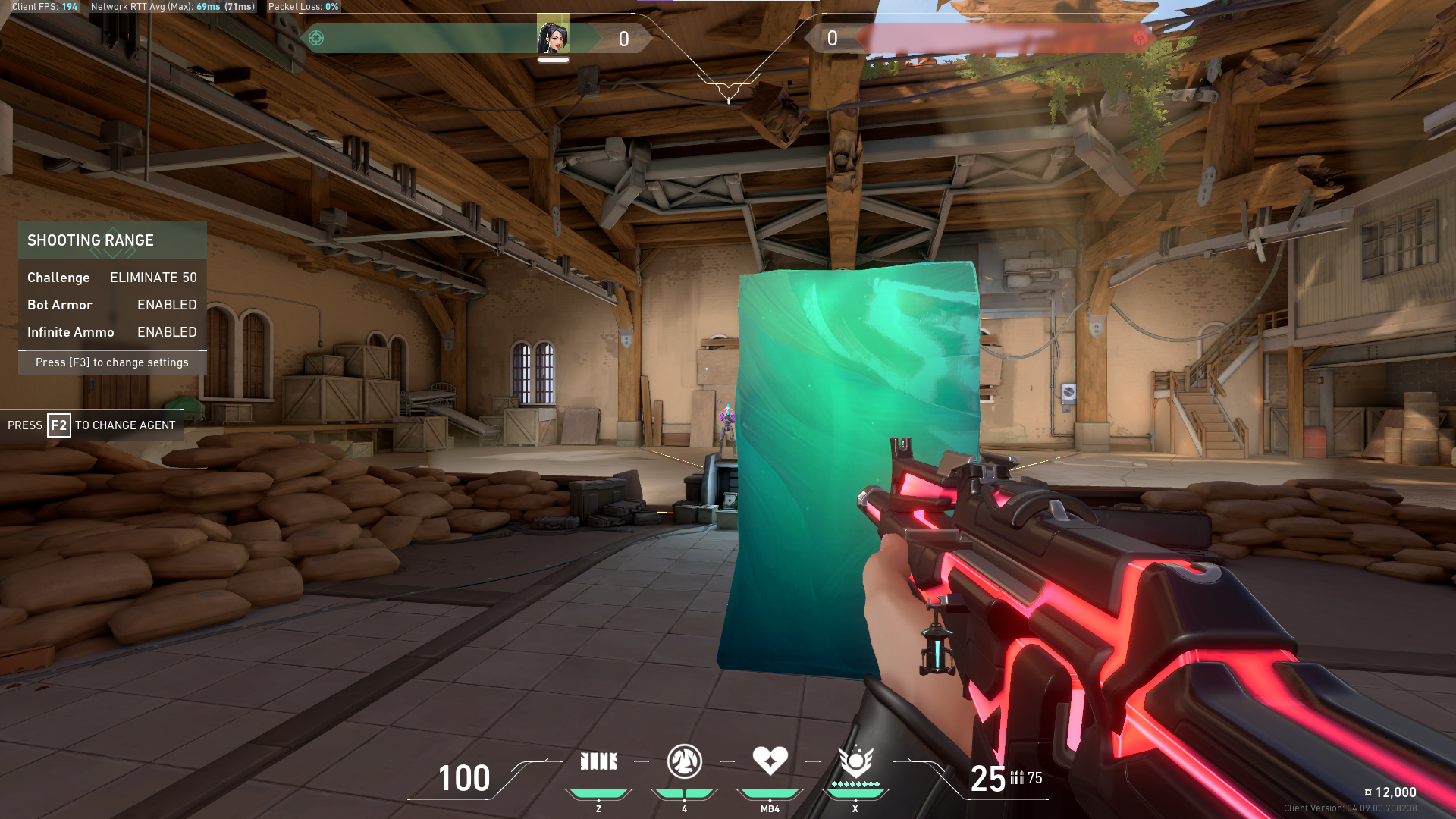Click the 12,000 currency display
Image resolution: width=1456 pixels, height=819 pixels.
[1392, 792]
